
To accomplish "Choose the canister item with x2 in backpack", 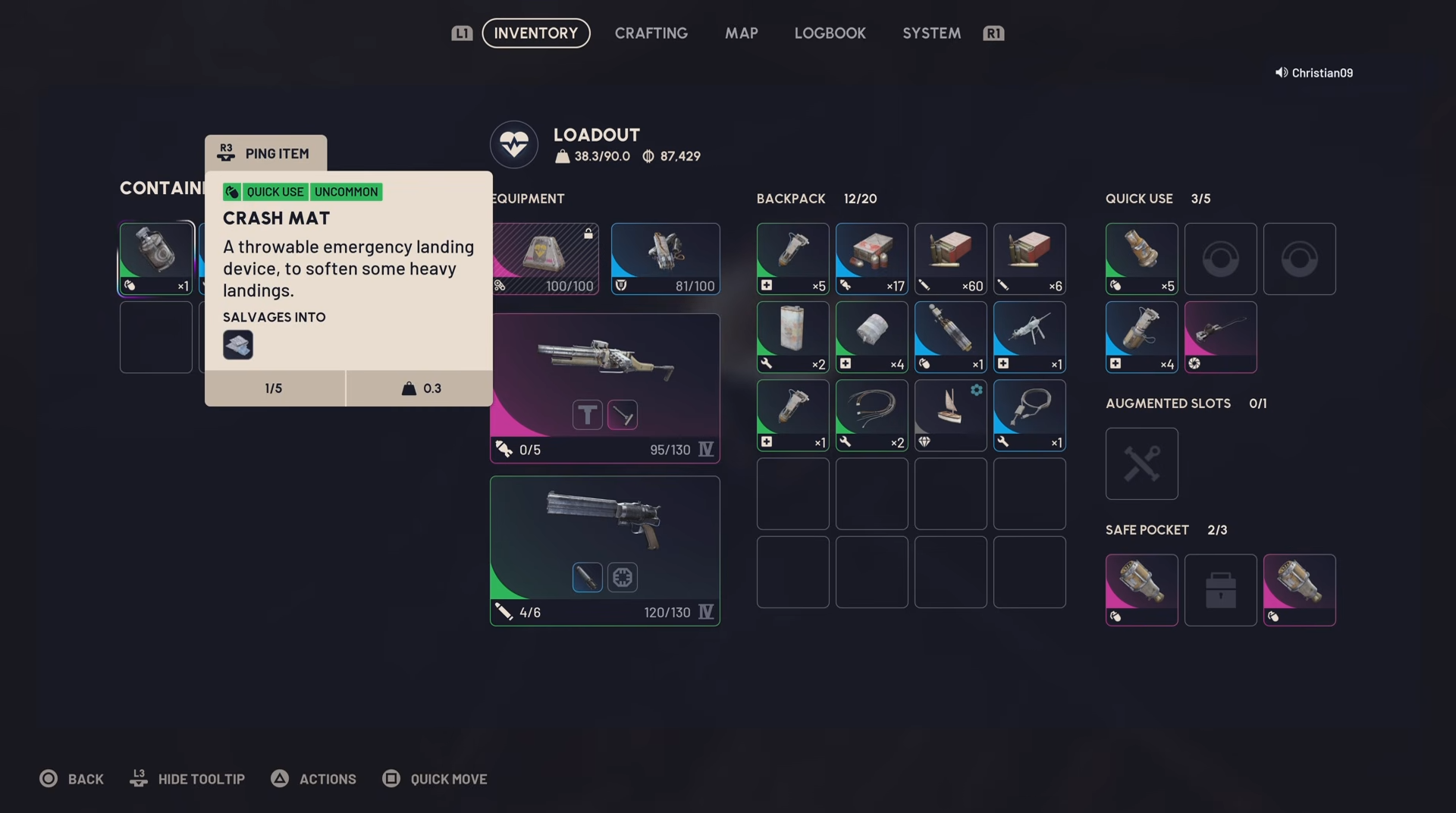I will click(x=792, y=337).
